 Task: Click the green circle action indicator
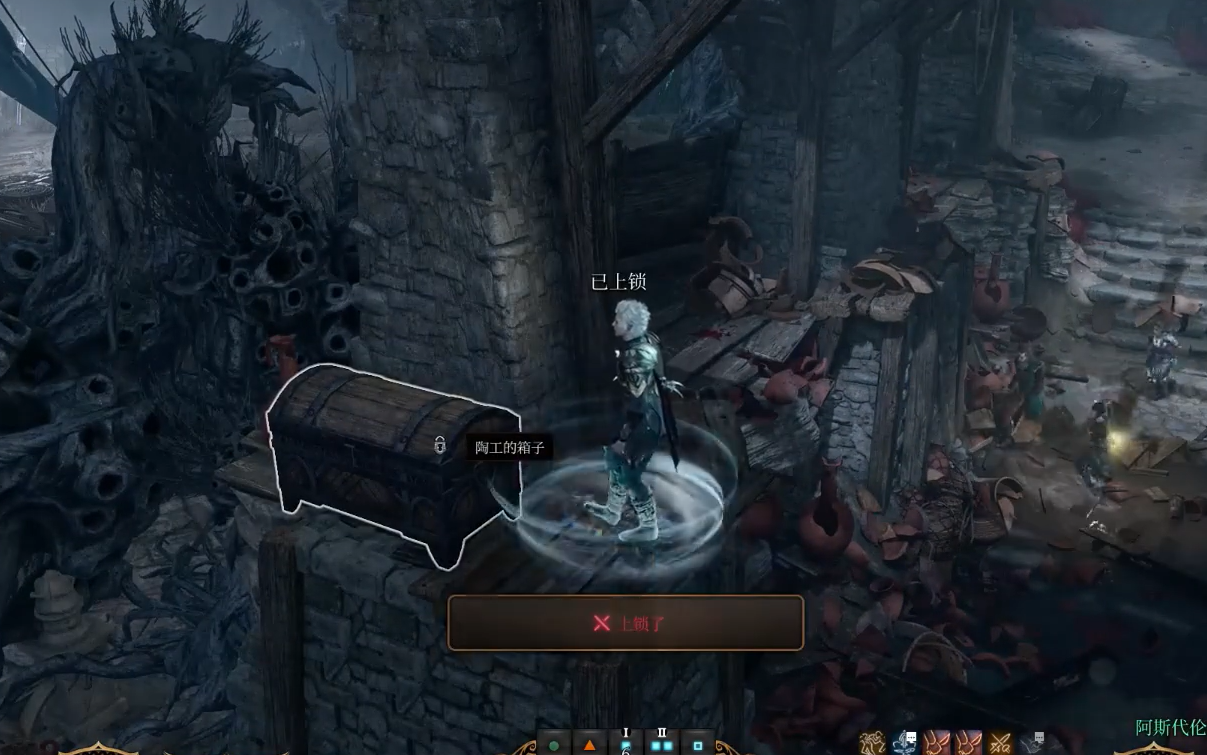click(x=553, y=745)
